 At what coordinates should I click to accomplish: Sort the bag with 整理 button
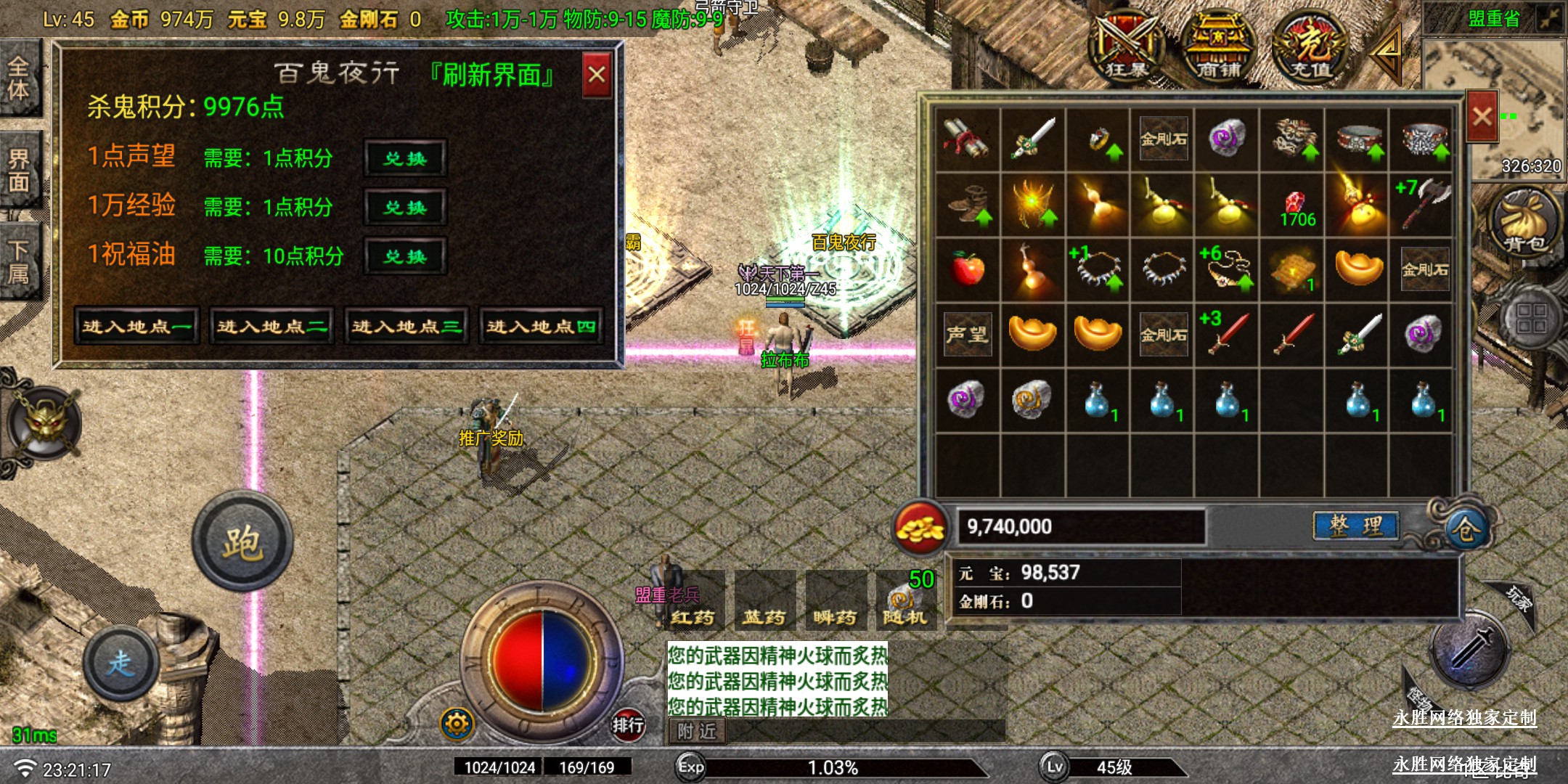(x=1355, y=526)
